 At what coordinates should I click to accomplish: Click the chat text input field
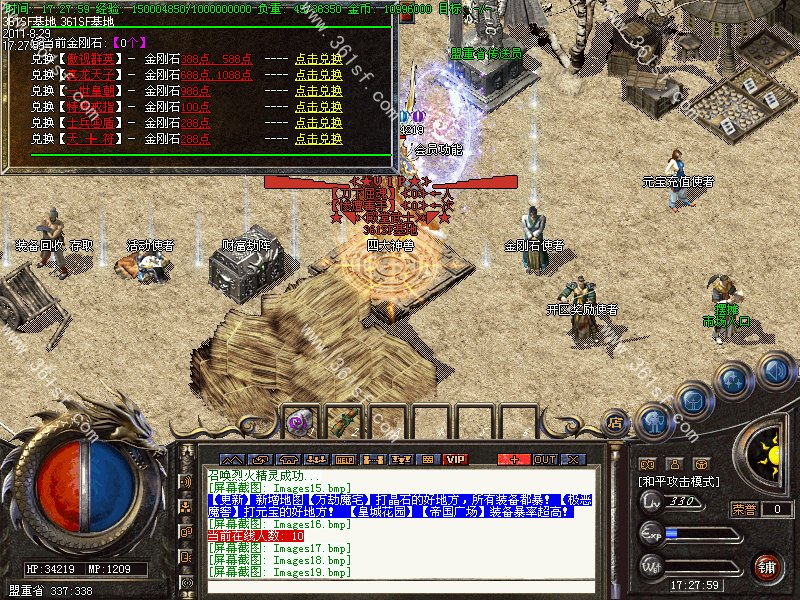(x=400, y=587)
